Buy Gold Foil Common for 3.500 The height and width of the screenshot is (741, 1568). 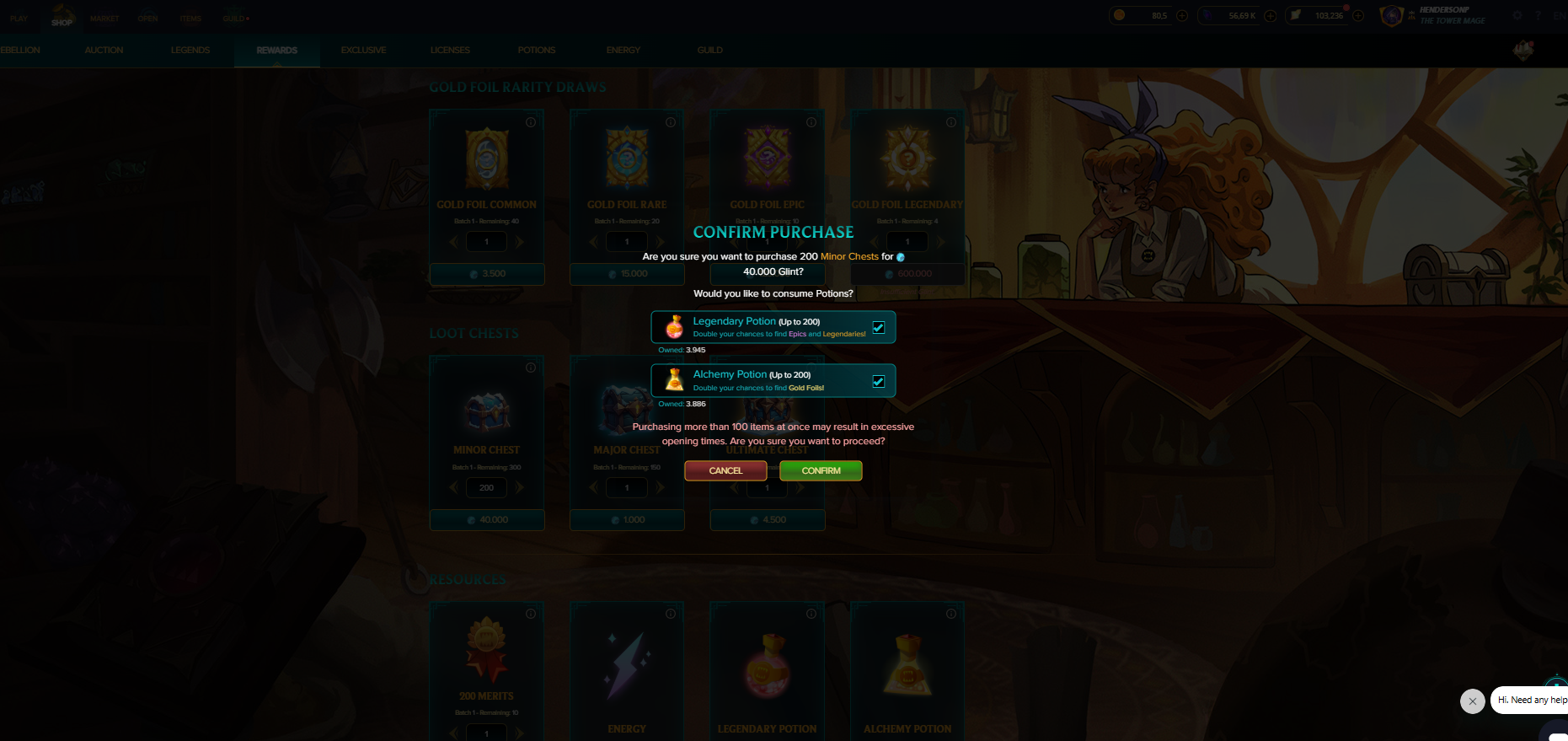[487, 274]
